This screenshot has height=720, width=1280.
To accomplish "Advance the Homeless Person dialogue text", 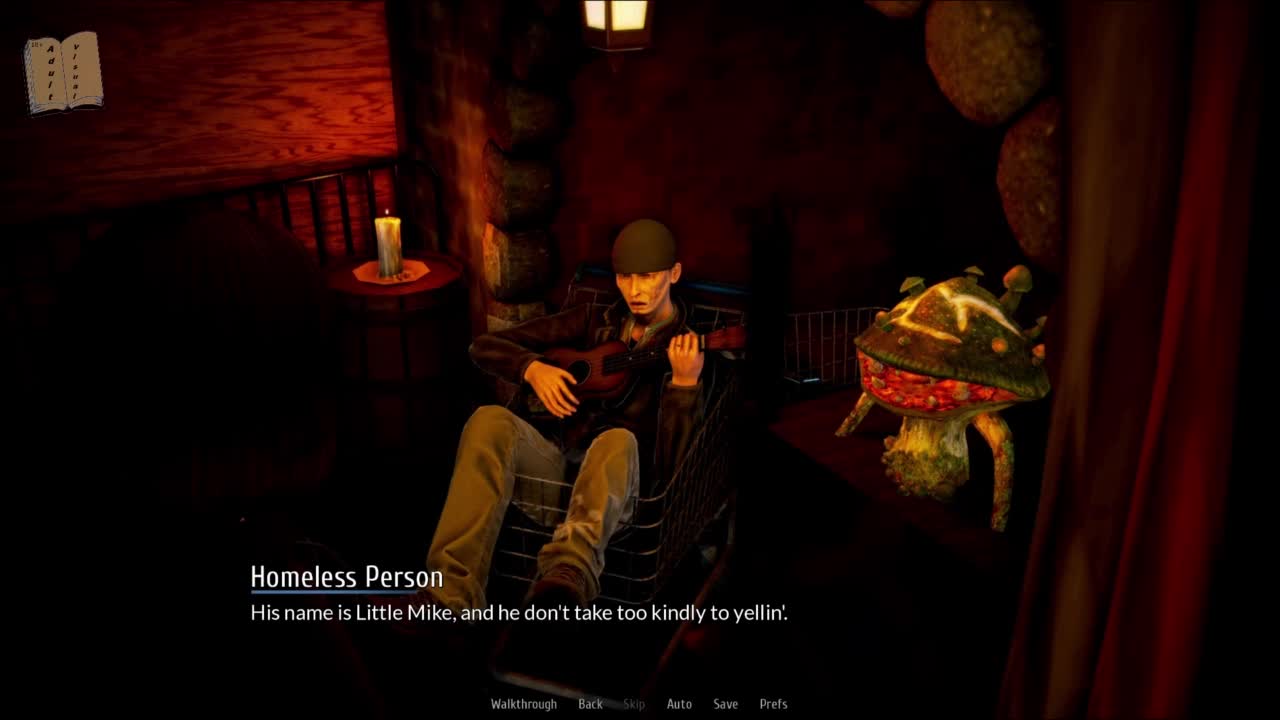I will click(x=518, y=613).
